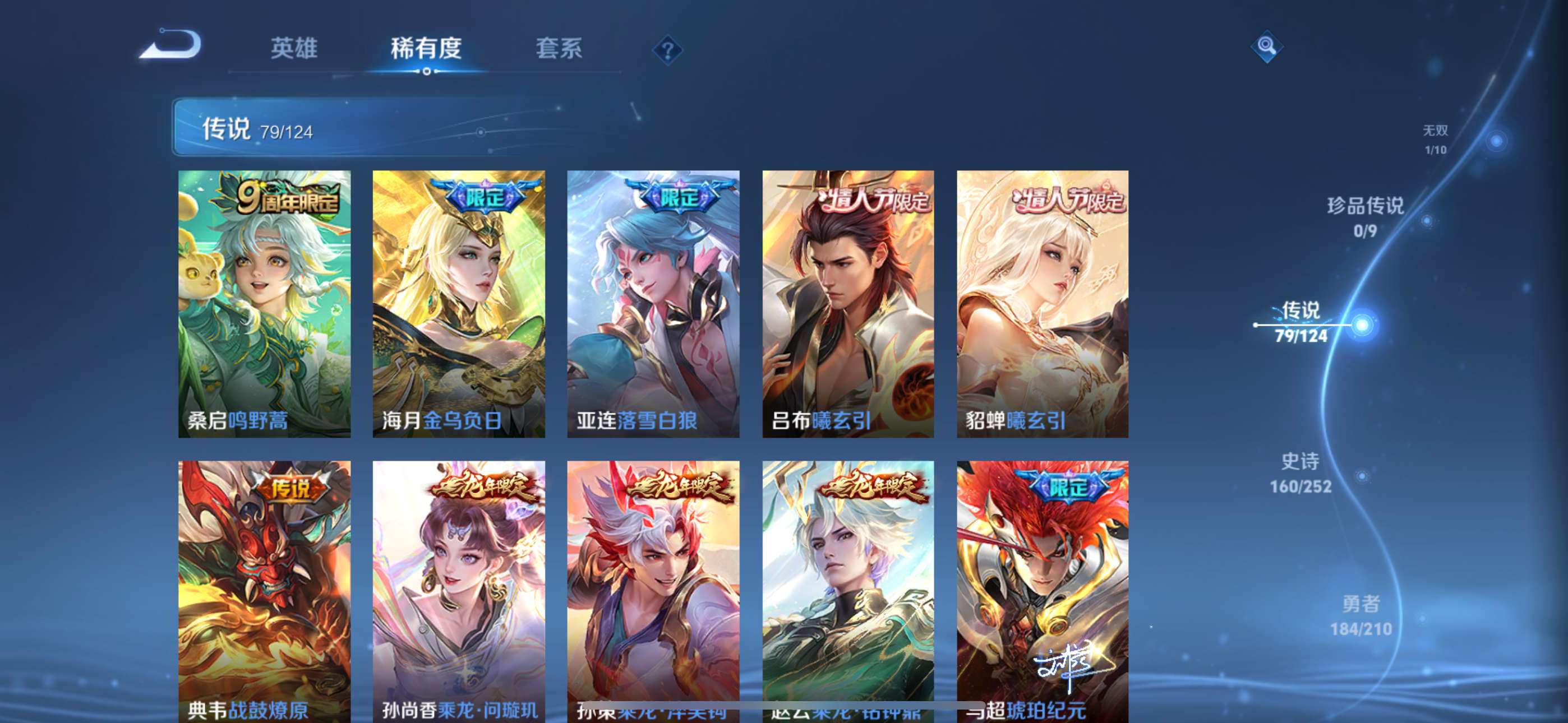Open the magnifier search icon
The height and width of the screenshot is (723, 1568).
[1267, 45]
